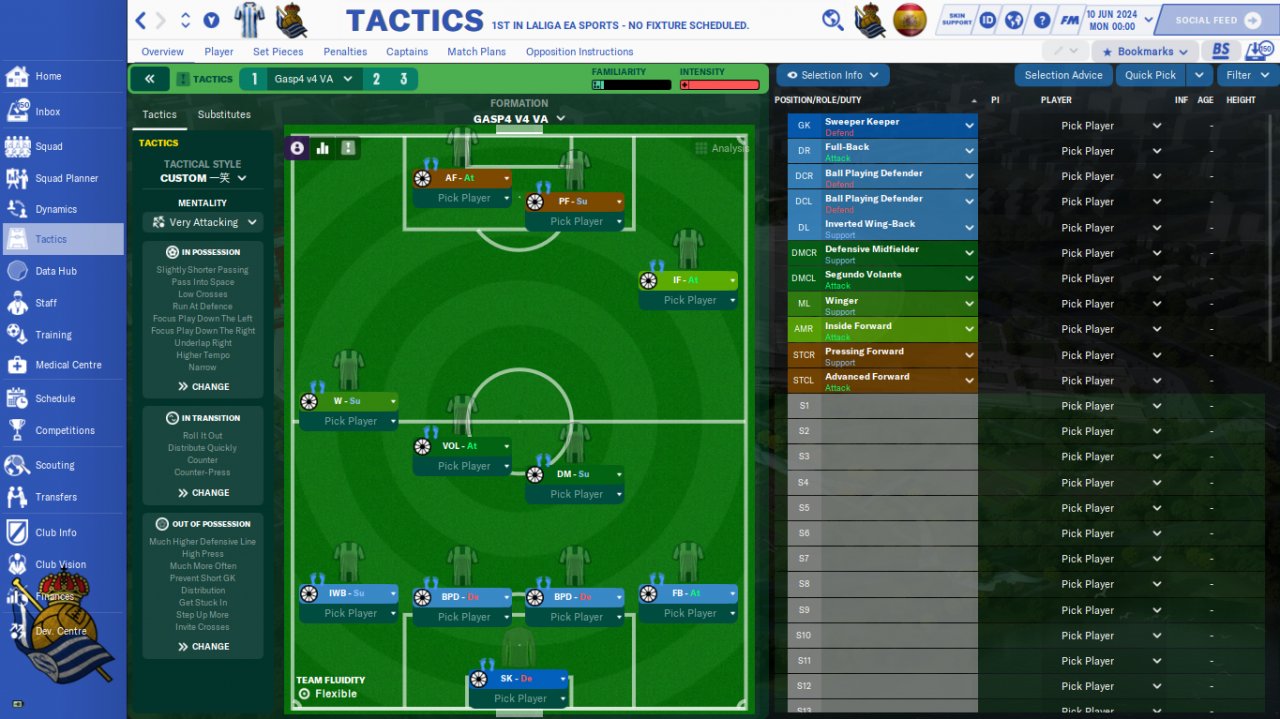Go to the Training section
Viewport: 1280px width, 719px height.
[53, 335]
